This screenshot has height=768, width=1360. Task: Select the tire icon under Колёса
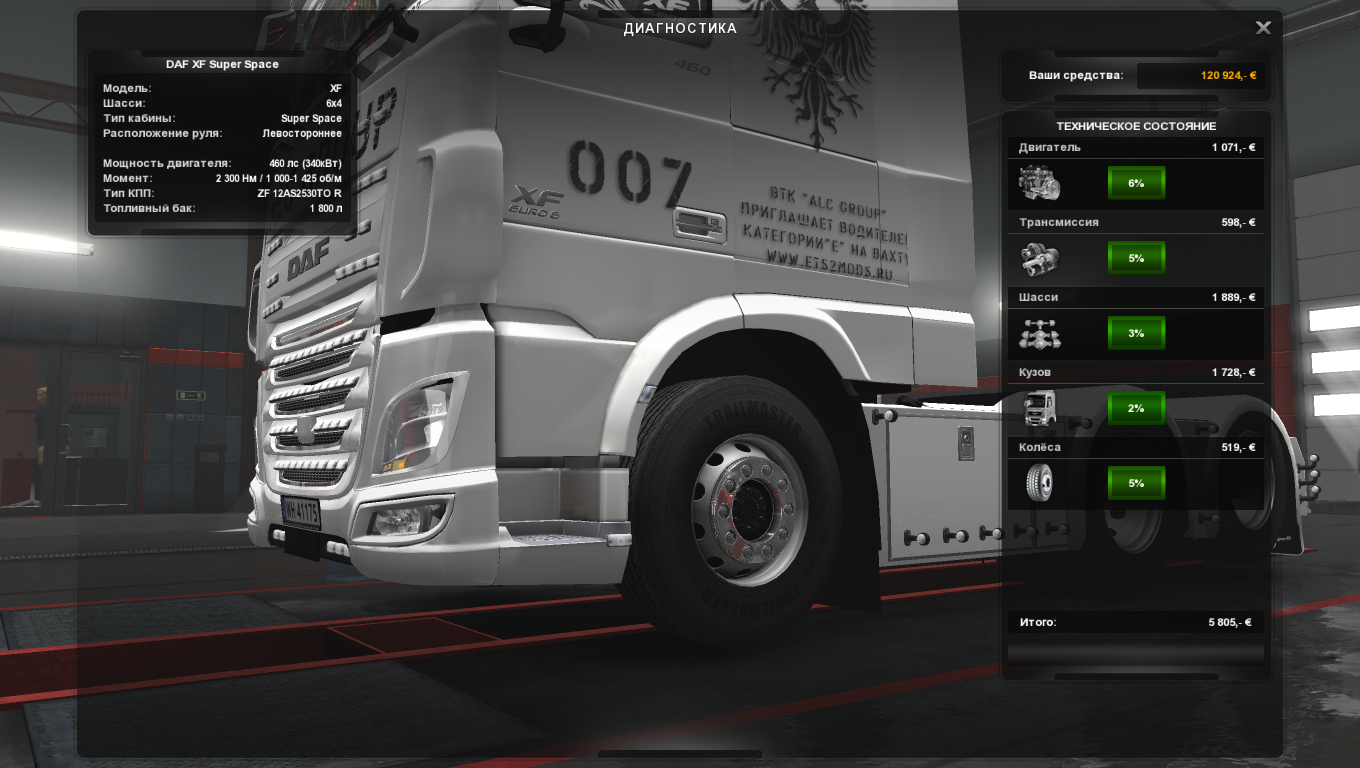pyautogui.click(x=1039, y=483)
